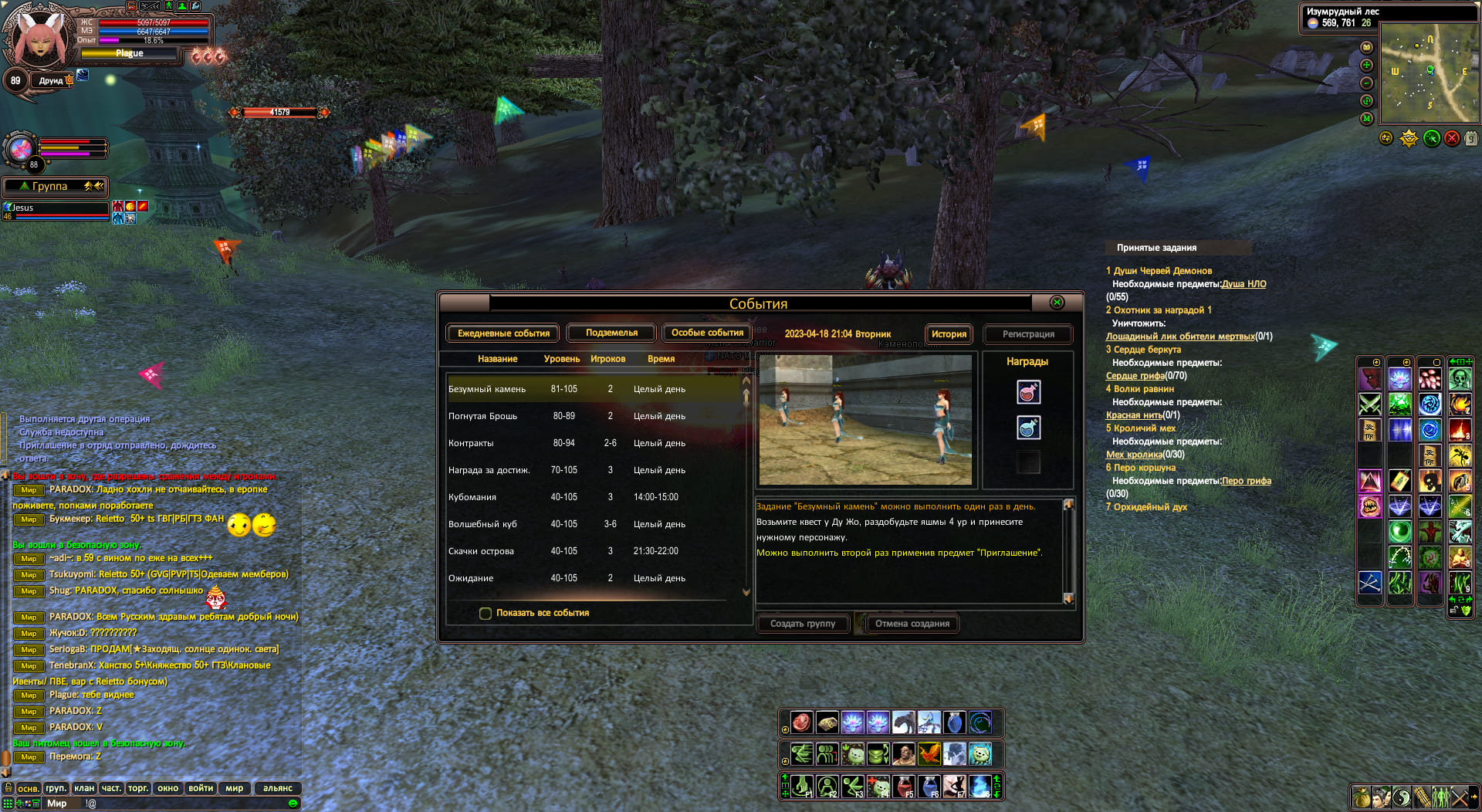
Task: Select party member Jesus frame
Action: (56, 210)
